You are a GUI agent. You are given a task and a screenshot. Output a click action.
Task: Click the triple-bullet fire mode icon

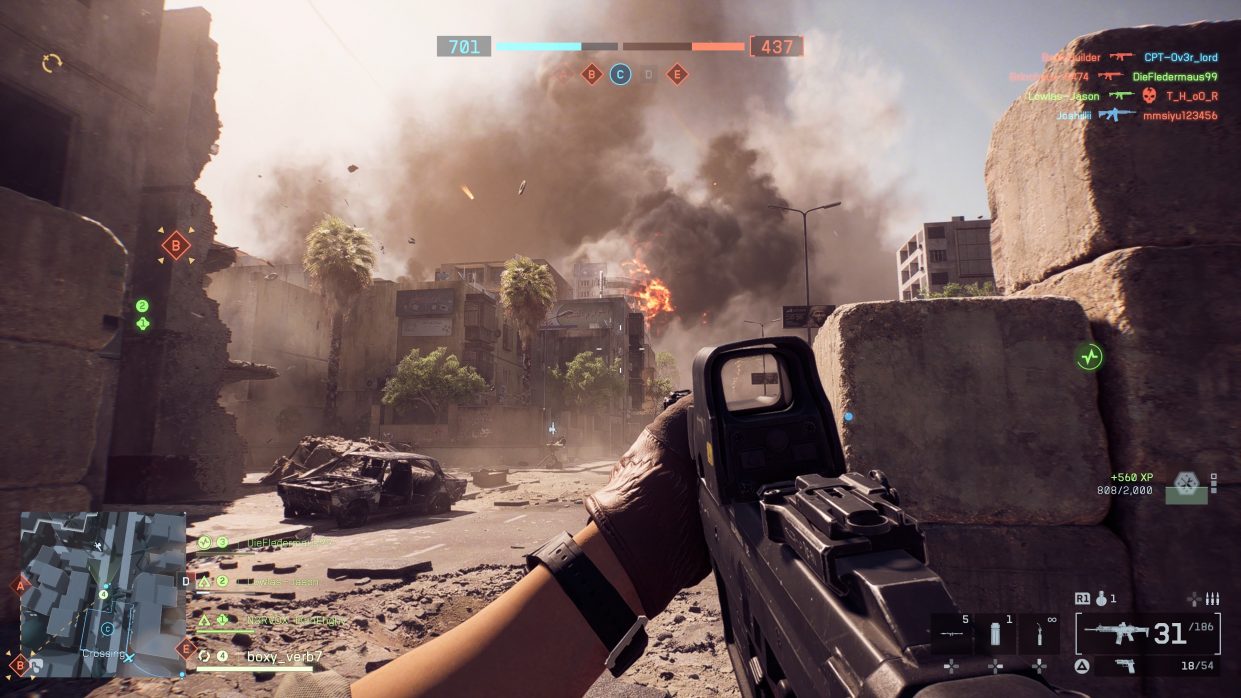1211,599
